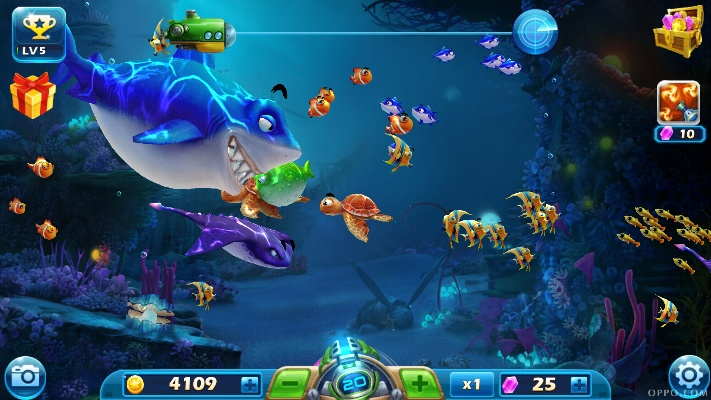
Task: Toggle the x1 multiplier button
Action: [x=471, y=383]
